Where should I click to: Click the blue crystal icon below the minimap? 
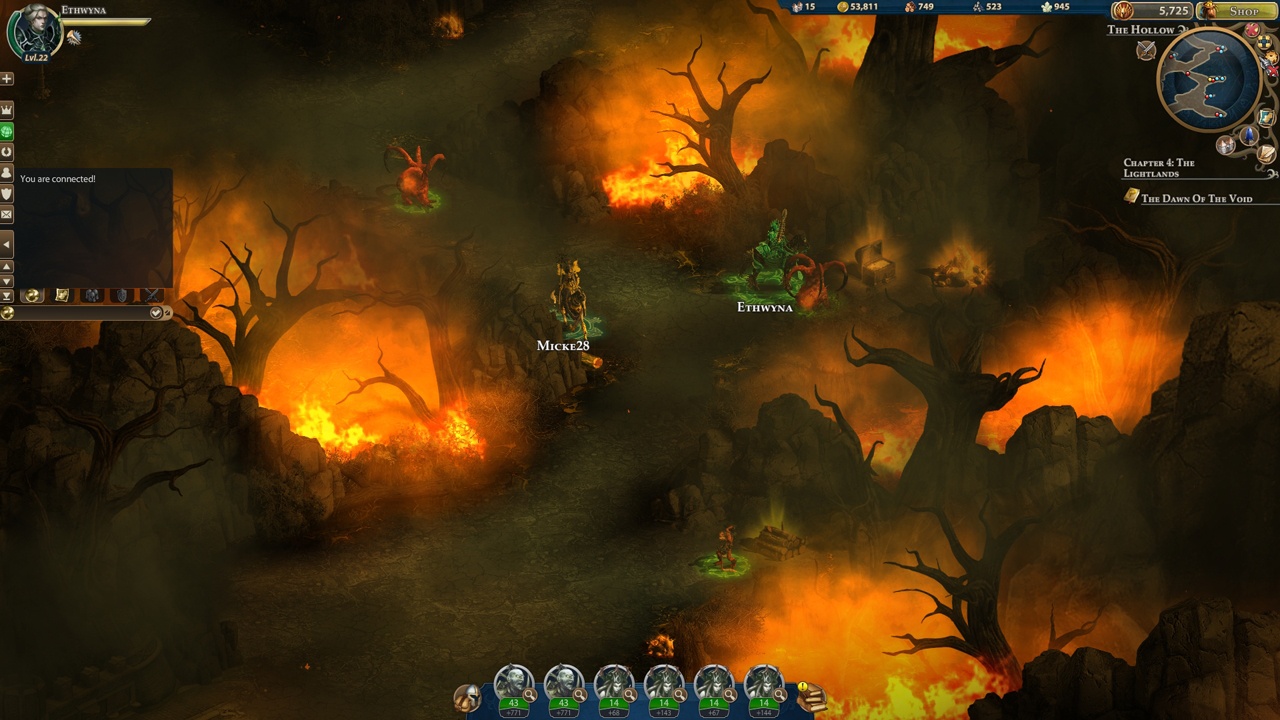pos(1248,135)
